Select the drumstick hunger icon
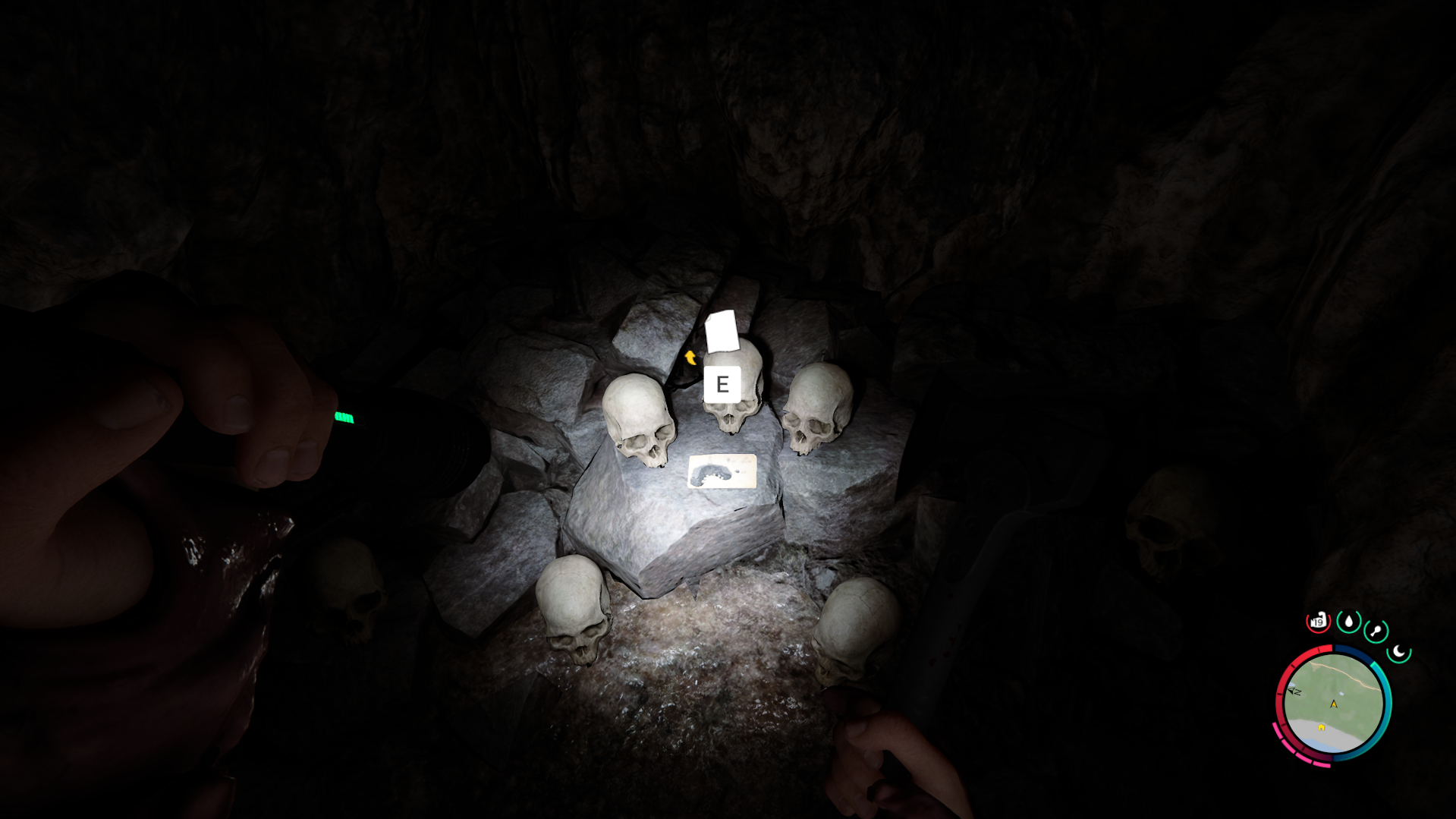Viewport: 1456px width, 819px height. tap(1376, 630)
